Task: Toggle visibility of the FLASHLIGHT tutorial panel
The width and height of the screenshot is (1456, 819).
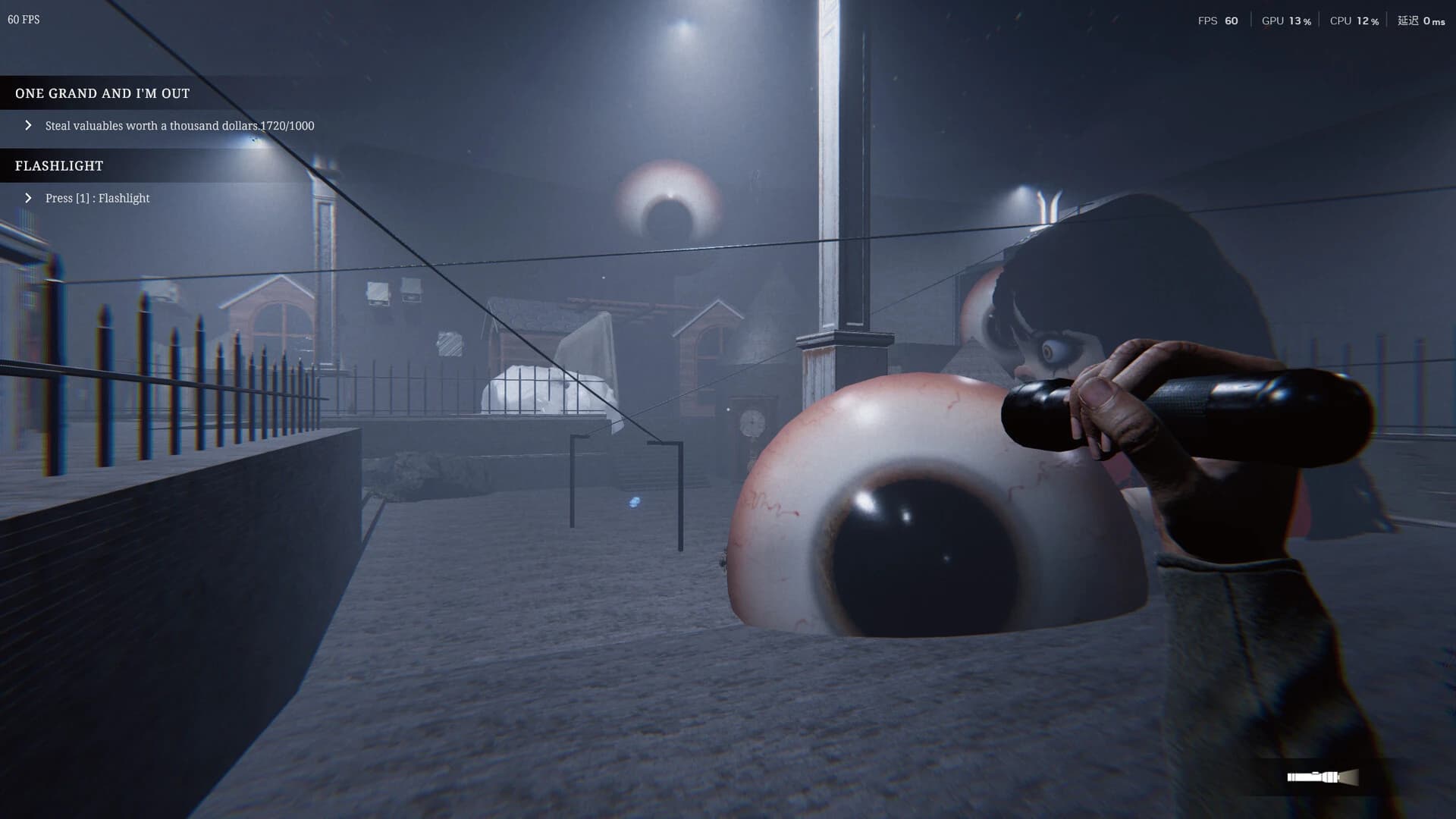Action: (58, 165)
